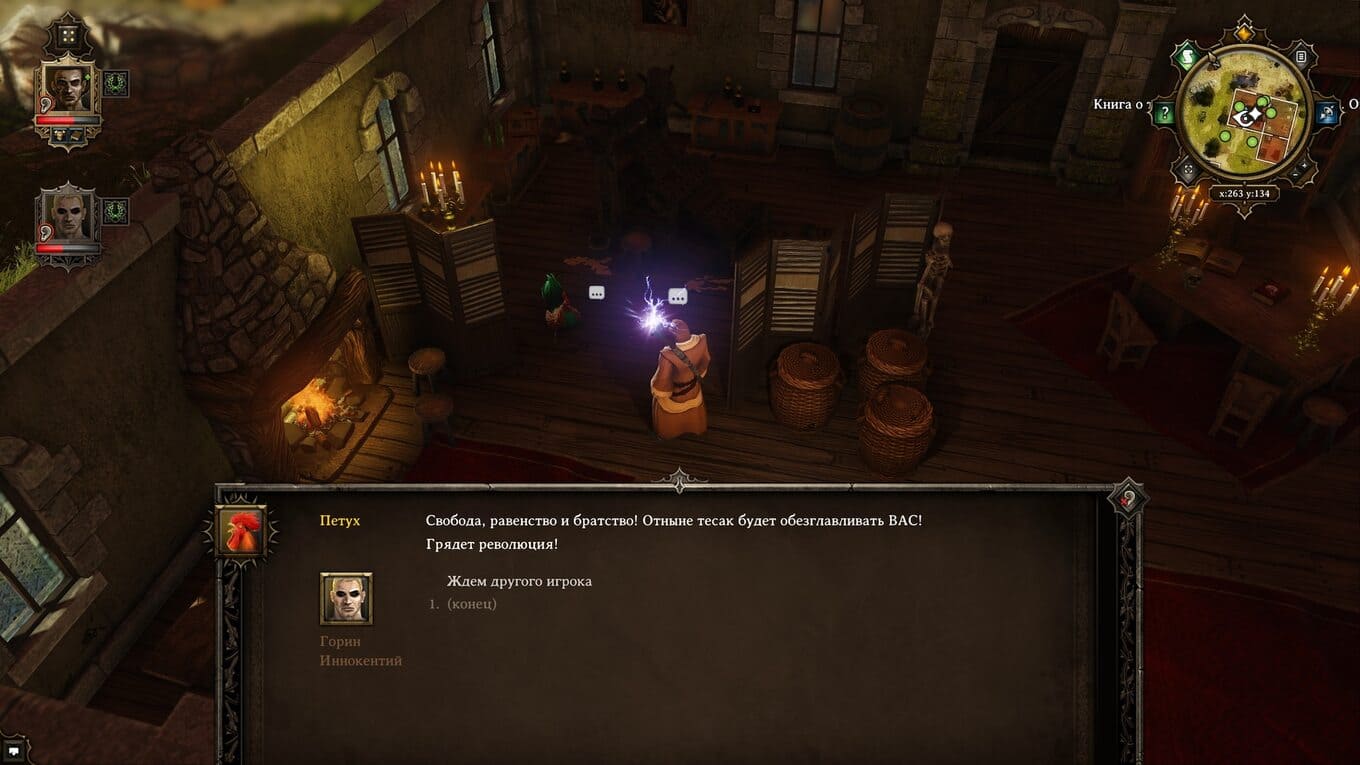Click the green wreath icon beside the blond portrait

tap(116, 211)
